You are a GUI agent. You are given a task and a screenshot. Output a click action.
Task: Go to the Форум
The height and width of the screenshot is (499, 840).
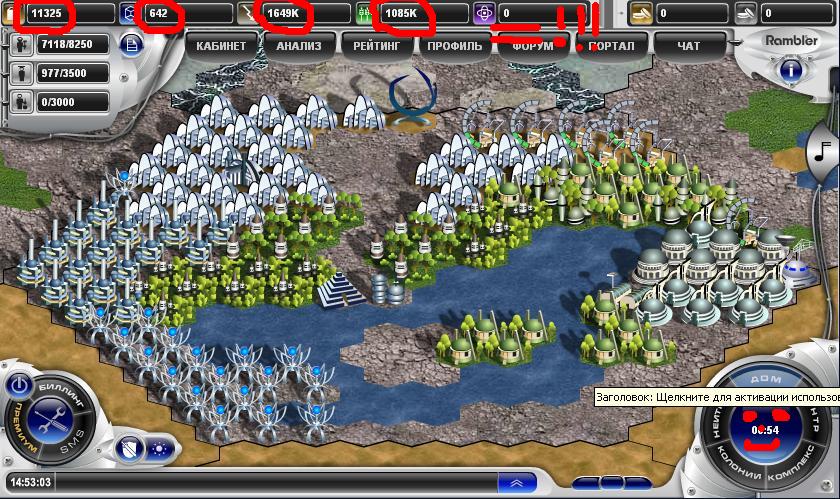click(532, 46)
